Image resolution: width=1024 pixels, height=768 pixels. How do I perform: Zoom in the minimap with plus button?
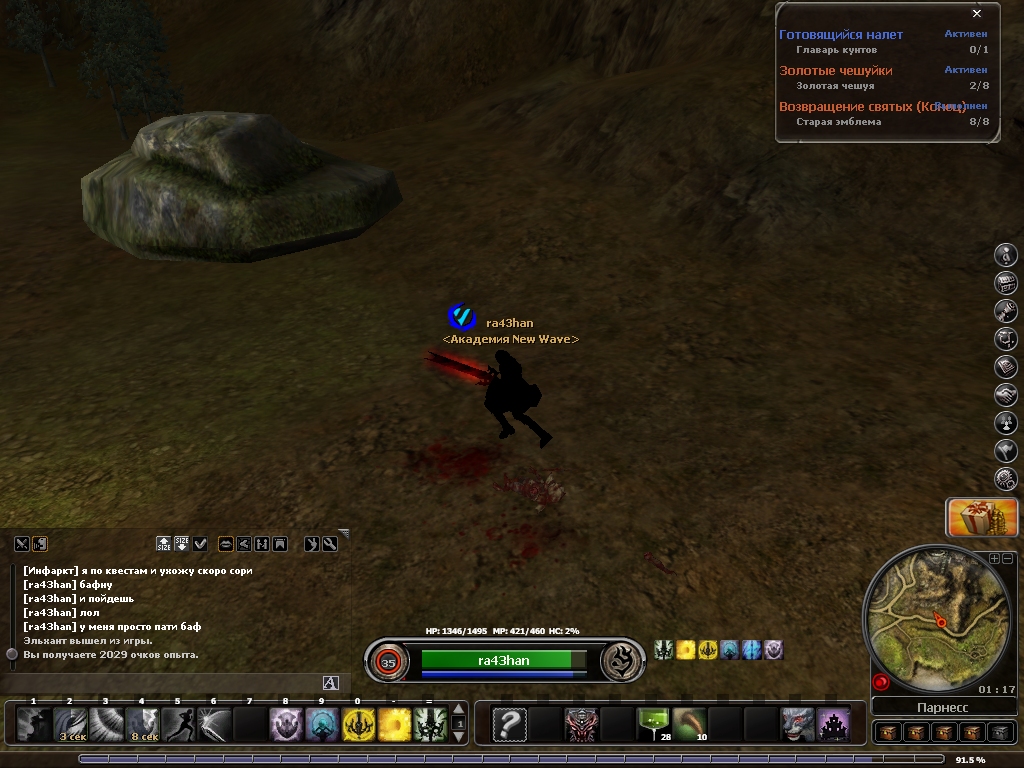994,558
